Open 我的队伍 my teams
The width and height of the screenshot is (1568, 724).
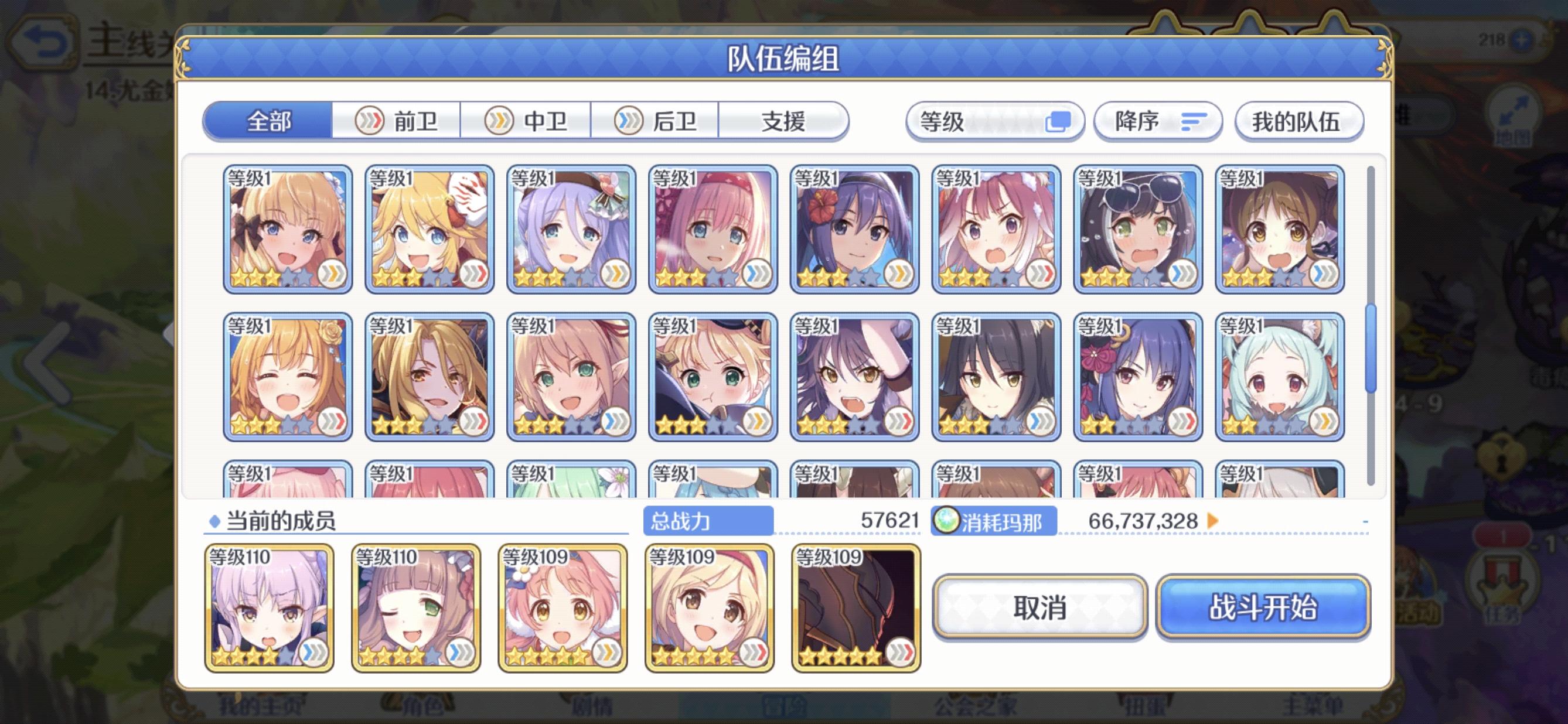pos(1299,122)
